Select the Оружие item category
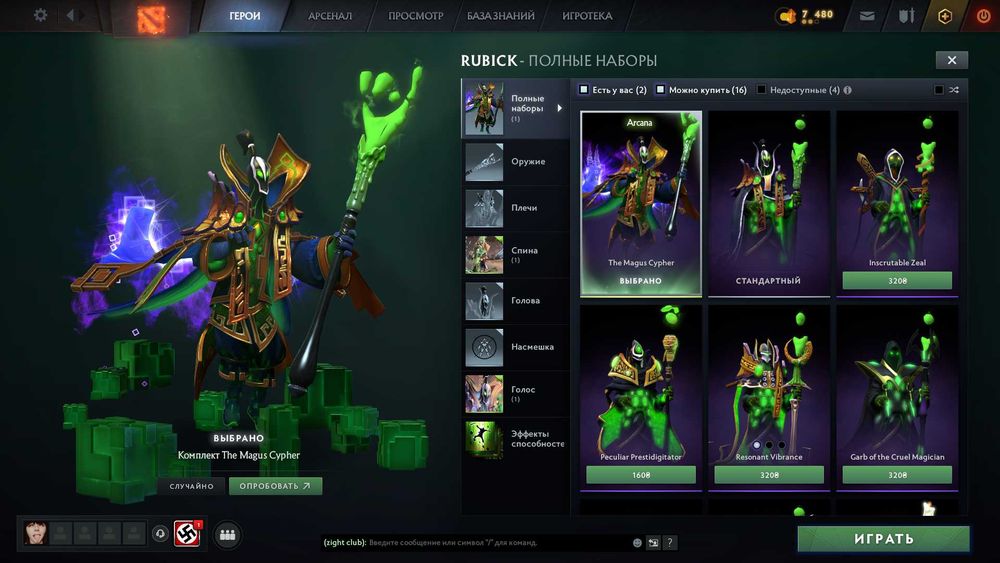 coord(515,162)
